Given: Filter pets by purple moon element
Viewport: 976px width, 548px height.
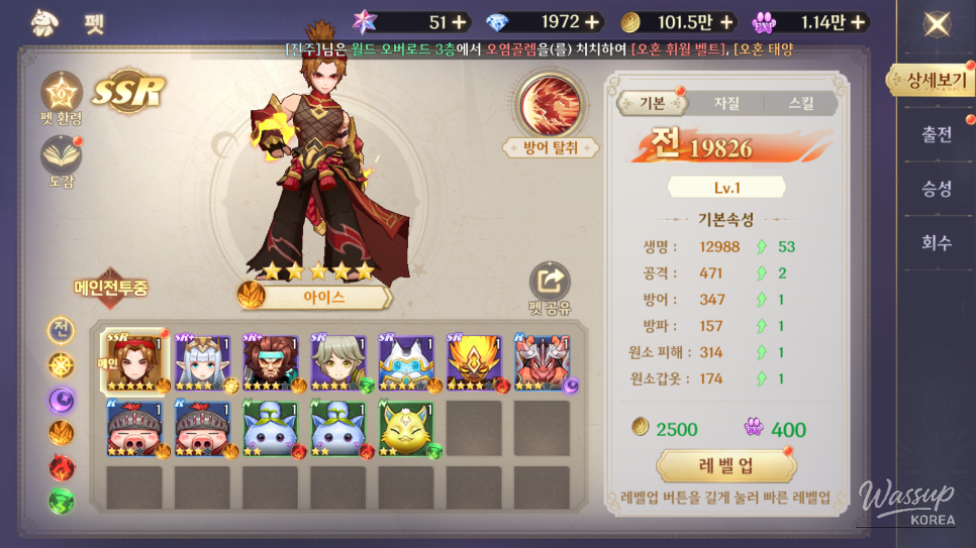Looking at the screenshot, I should coord(62,400).
